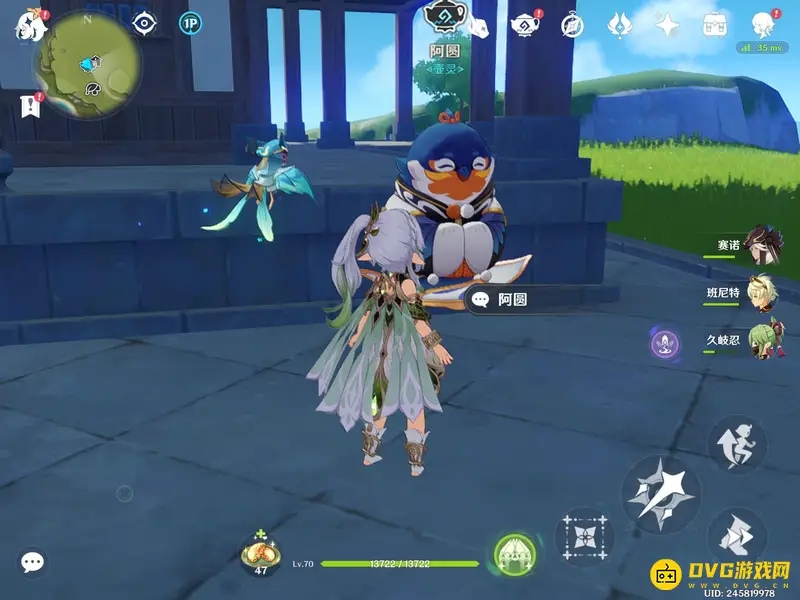Screen dimensions: 800x600
Task: Open the compass events icon
Action: (x=572, y=24)
